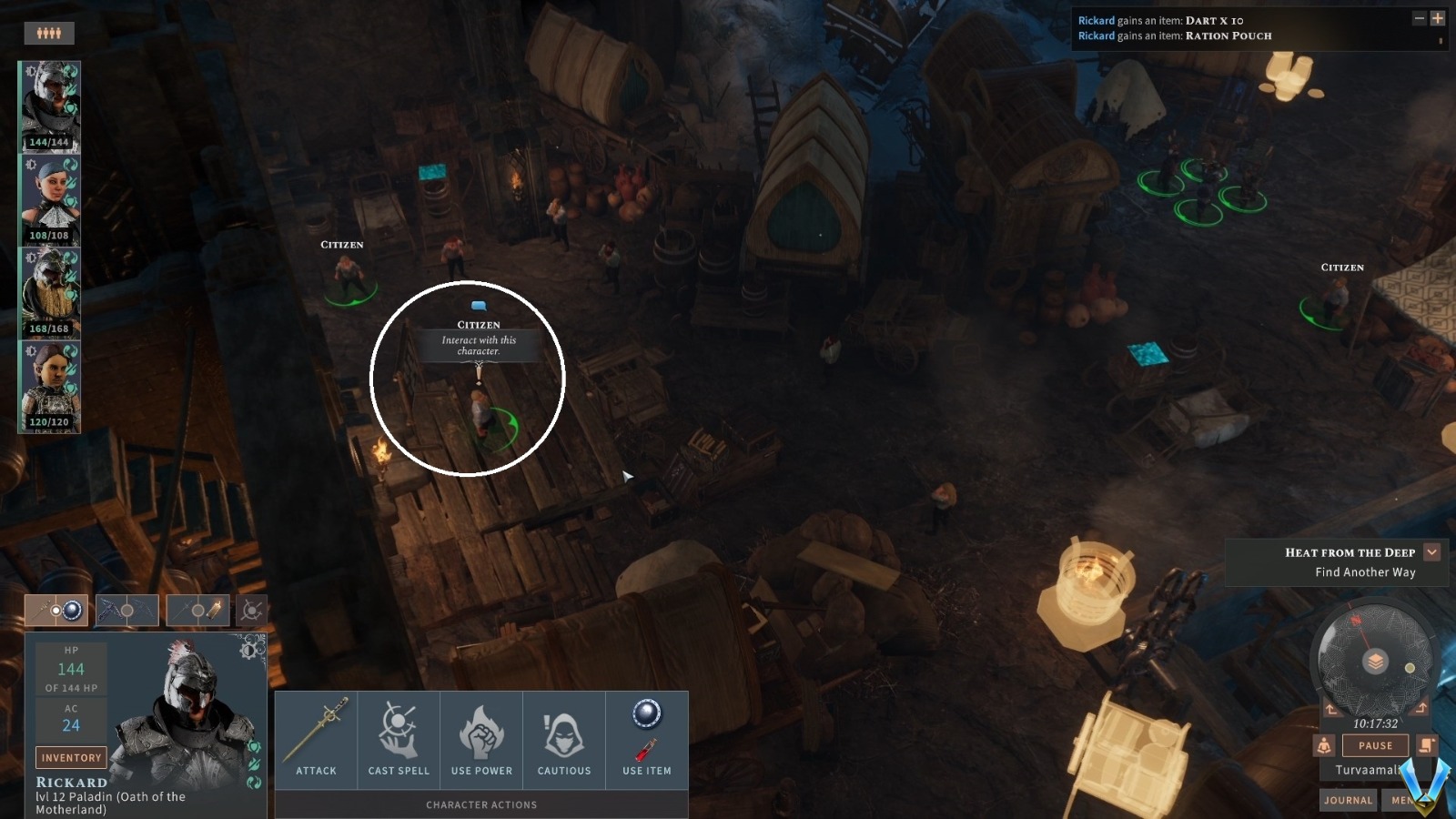This screenshot has height=819, width=1456.
Task: Pause the game with the Pause button
Action: (x=1375, y=745)
